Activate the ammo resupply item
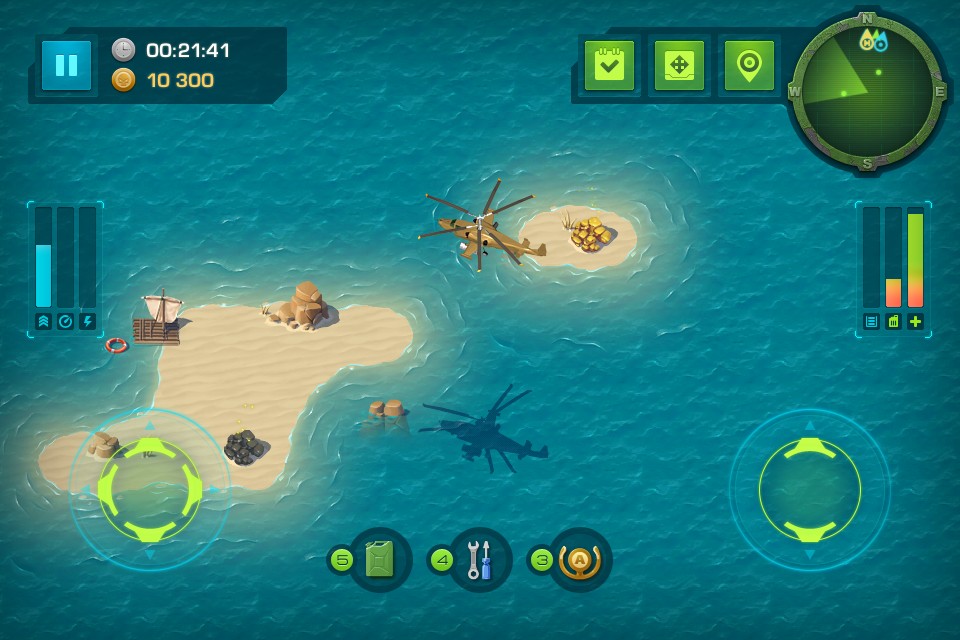The width and height of the screenshot is (960, 640). [580, 560]
